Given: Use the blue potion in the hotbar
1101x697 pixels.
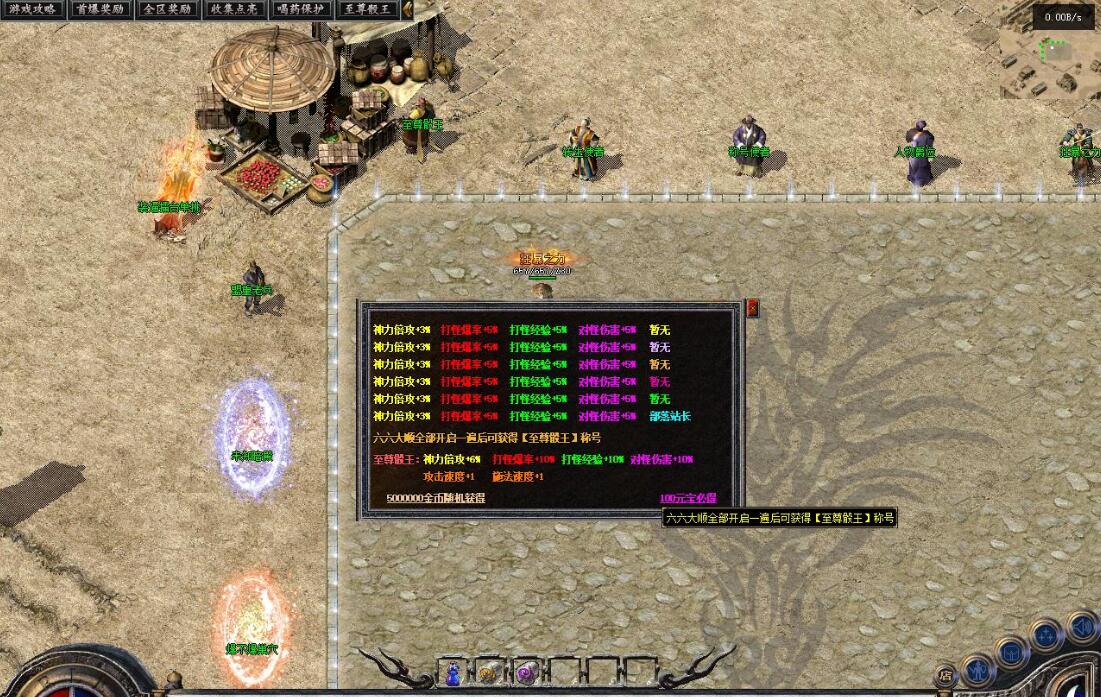Looking at the screenshot, I should (454, 673).
